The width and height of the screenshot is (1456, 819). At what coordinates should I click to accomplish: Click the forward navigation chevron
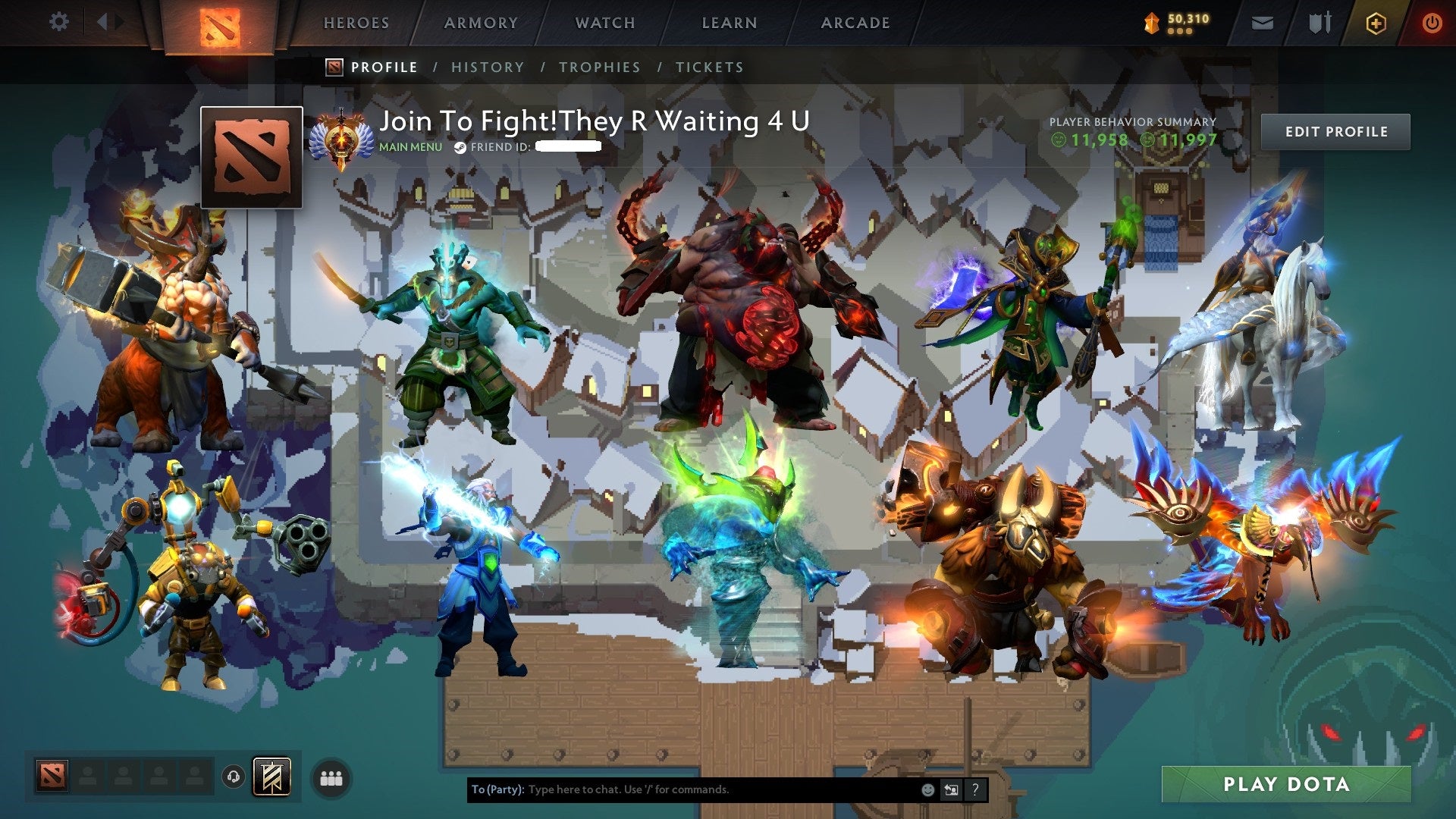pyautogui.click(x=118, y=21)
